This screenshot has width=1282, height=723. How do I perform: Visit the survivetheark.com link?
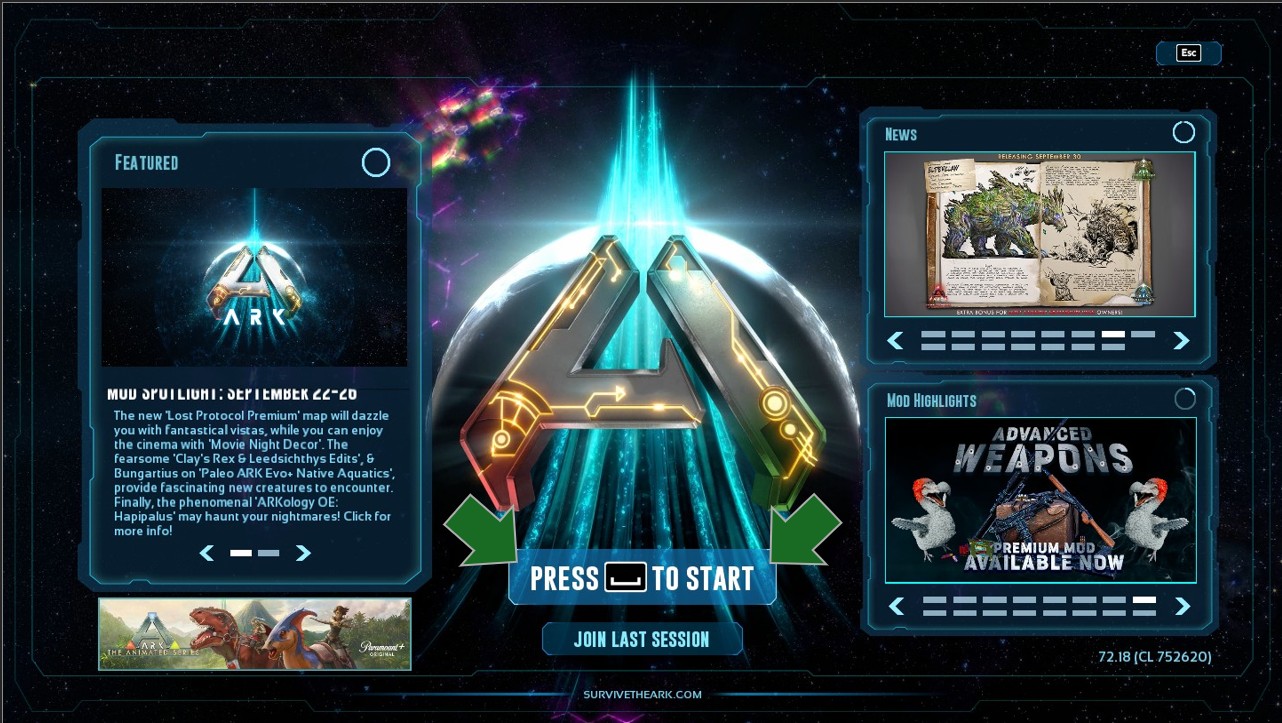642,694
